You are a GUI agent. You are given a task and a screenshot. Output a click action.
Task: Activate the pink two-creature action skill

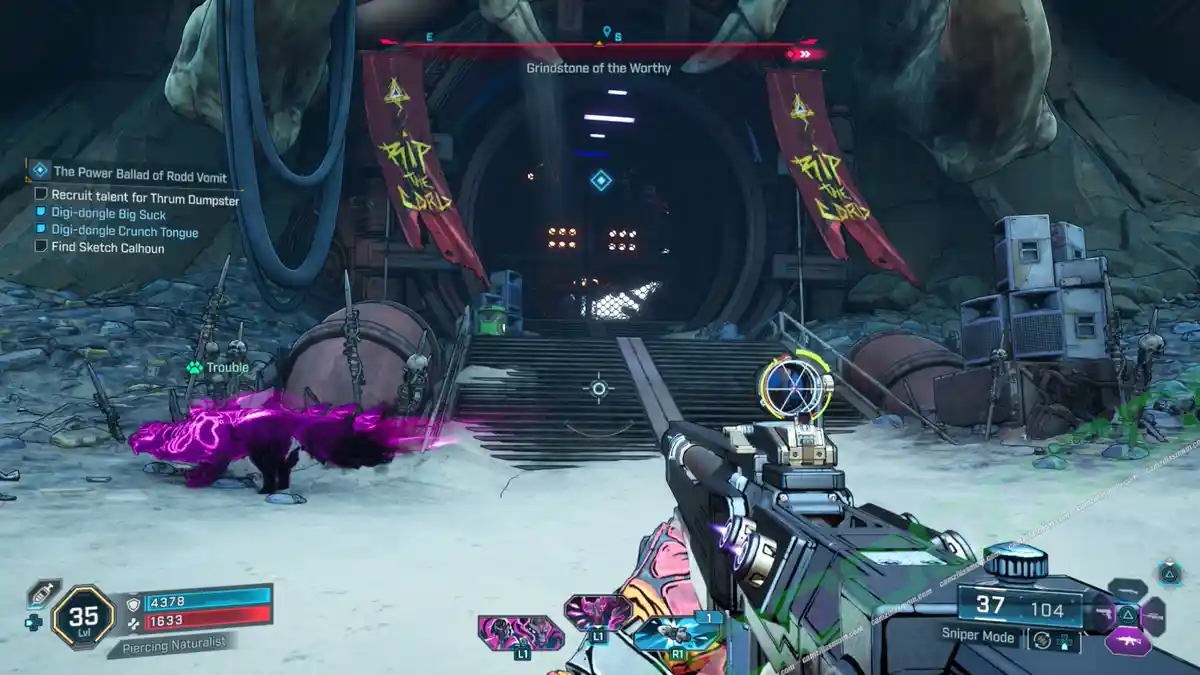[520, 634]
